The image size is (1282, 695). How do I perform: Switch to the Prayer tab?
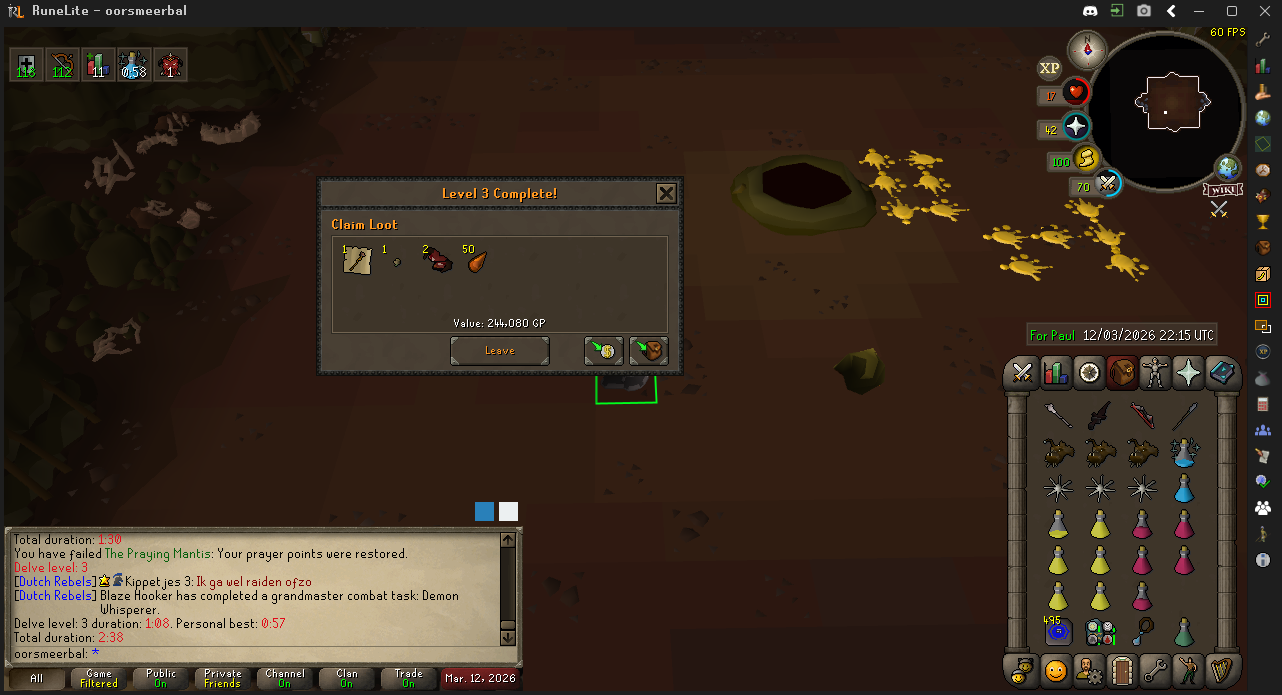pyautogui.click(x=1190, y=373)
